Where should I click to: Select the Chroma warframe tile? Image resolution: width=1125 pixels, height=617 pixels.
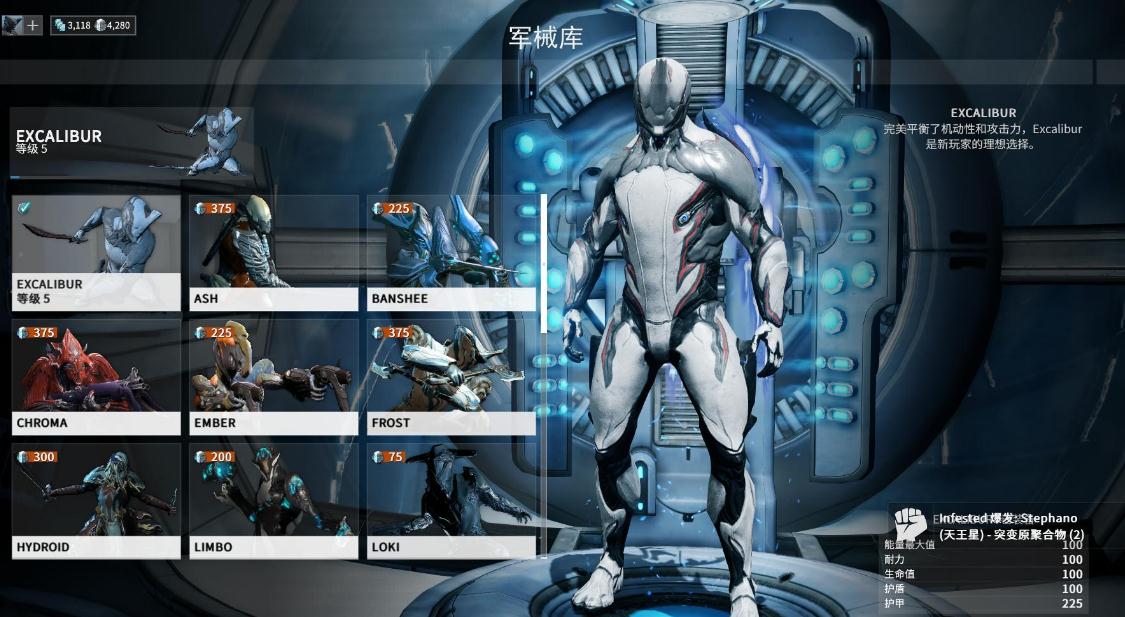coord(96,376)
